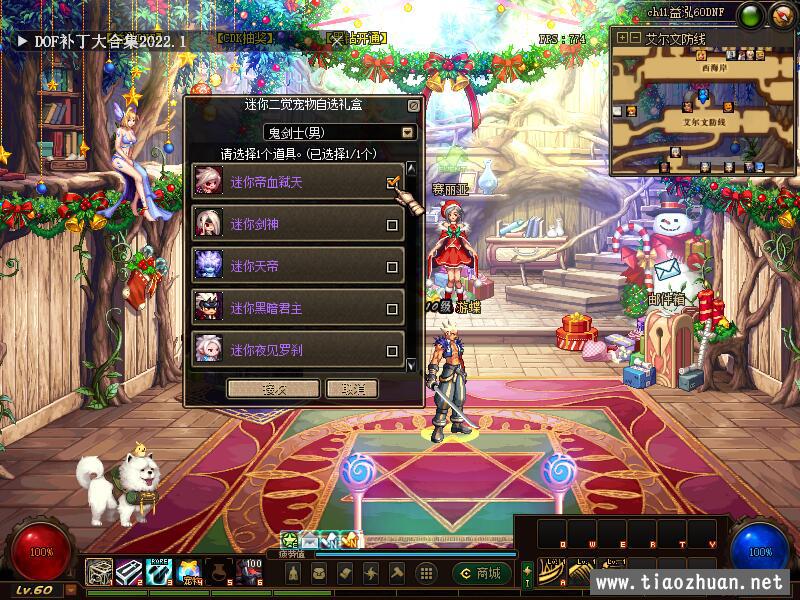The width and height of the screenshot is (800, 600).
Task: Click the compass button above the minimap
Action: pyautogui.click(x=781, y=14)
